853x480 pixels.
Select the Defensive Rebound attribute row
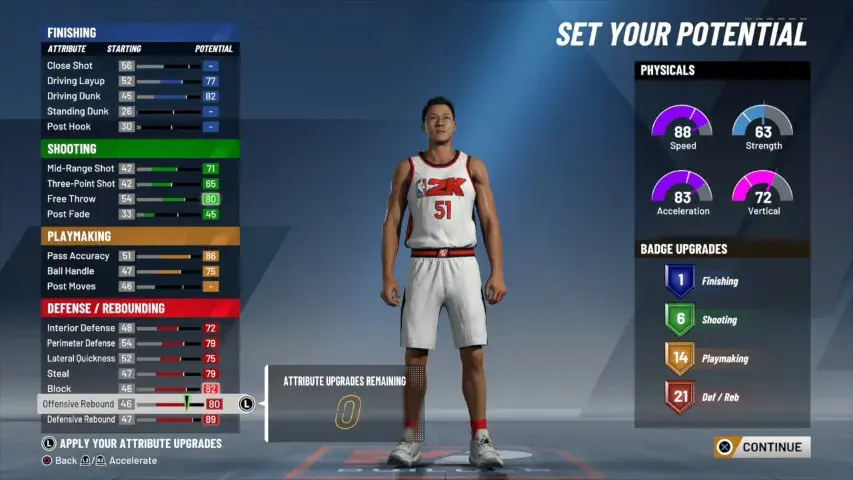point(140,419)
